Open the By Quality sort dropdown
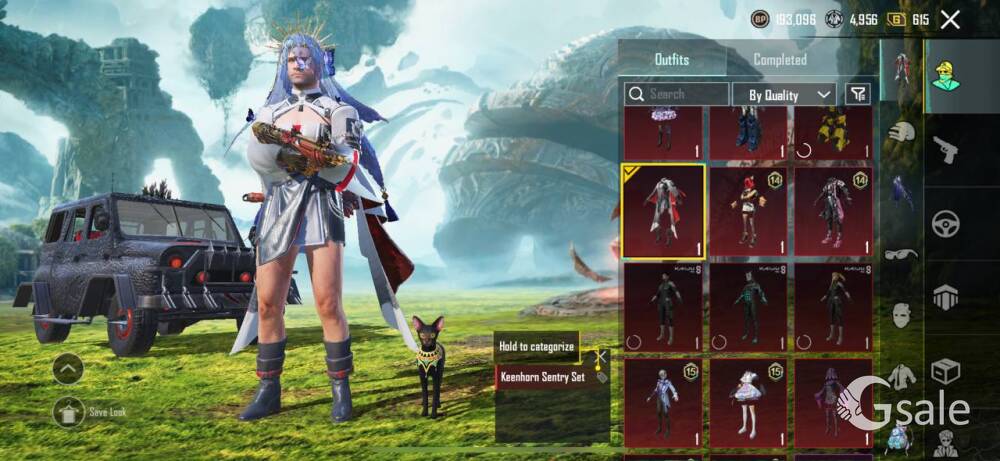This screenshot has width=1000, height=461. coord(783,94)
